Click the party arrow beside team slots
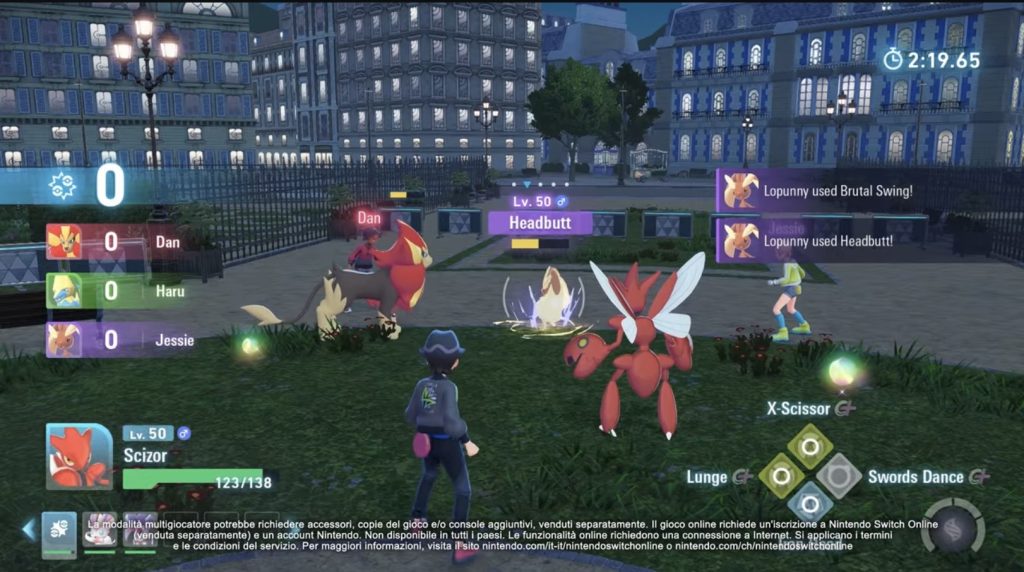 (28, 530)
